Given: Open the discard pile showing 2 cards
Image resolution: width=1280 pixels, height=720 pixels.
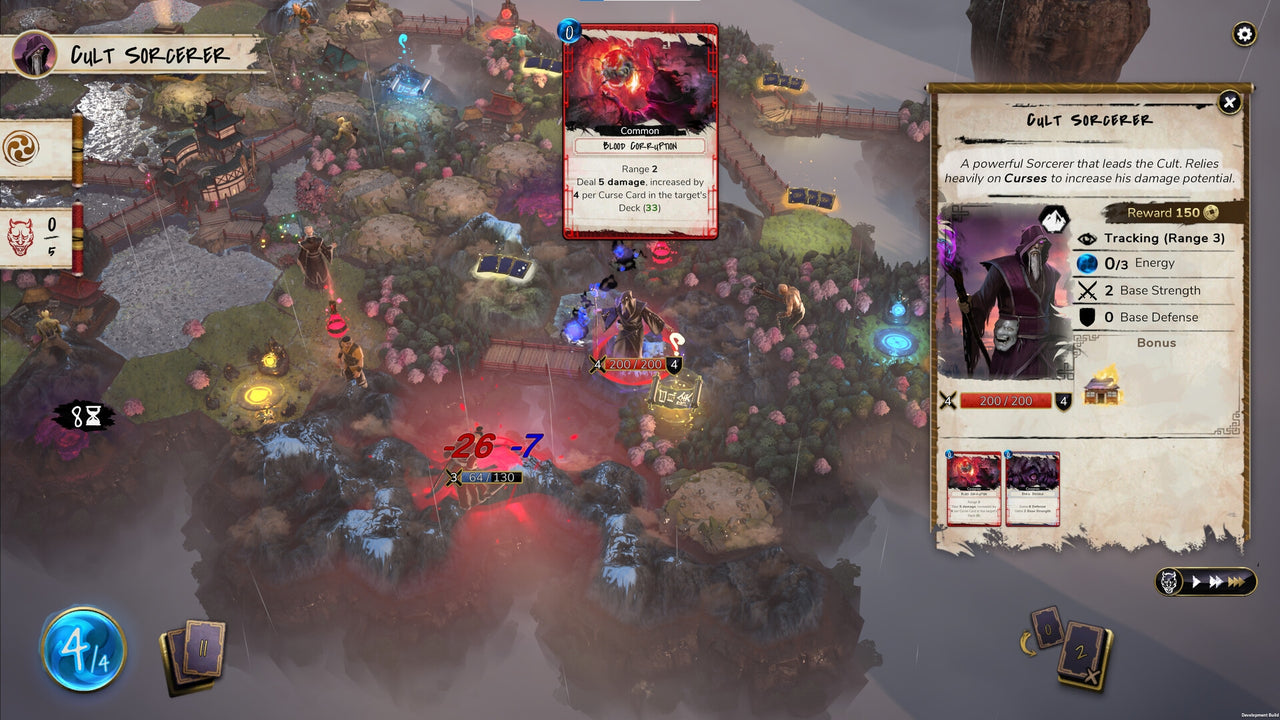Looking at the screenshot, I should [1085, 654].
